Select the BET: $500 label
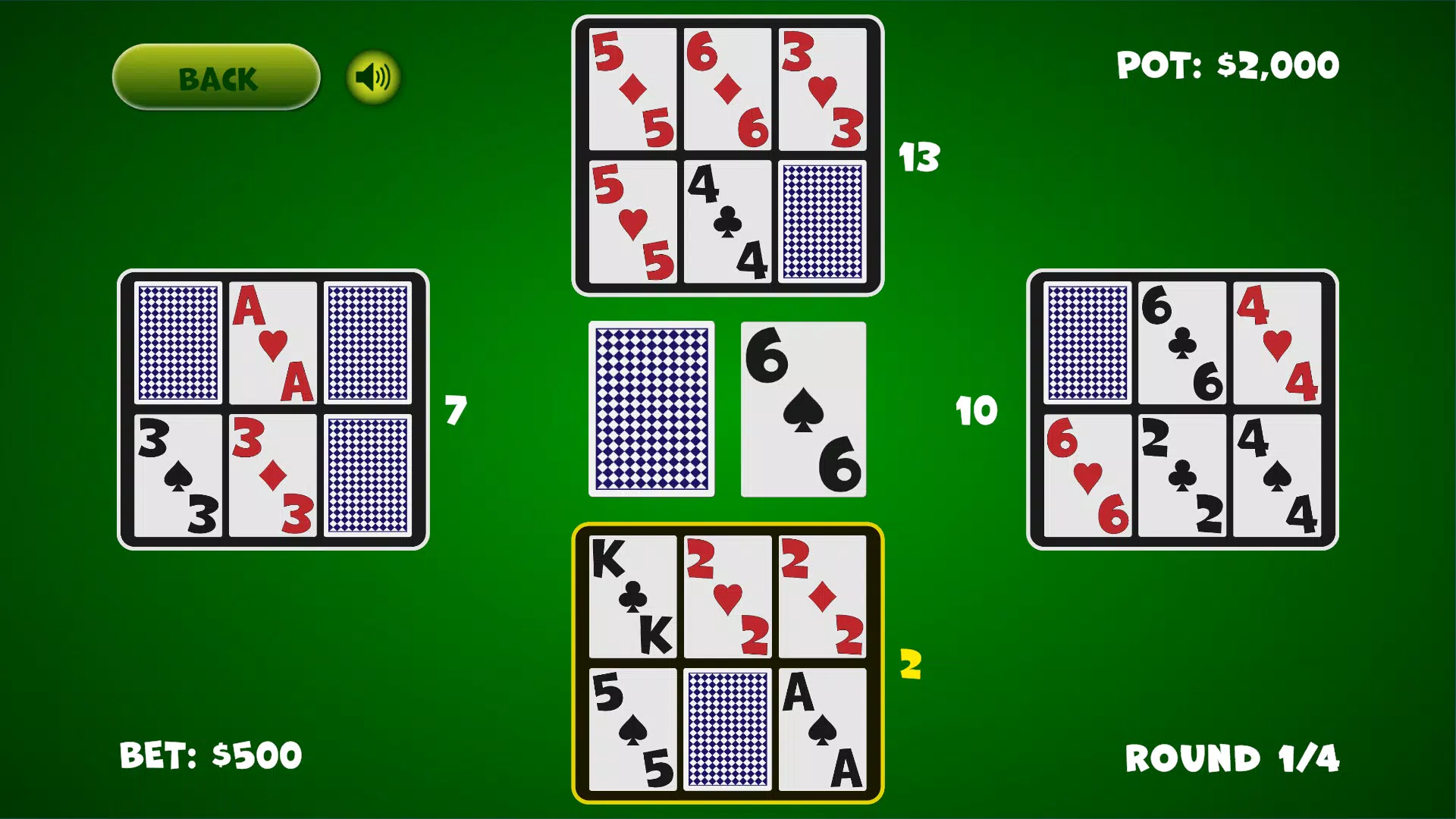 [212, 754]
